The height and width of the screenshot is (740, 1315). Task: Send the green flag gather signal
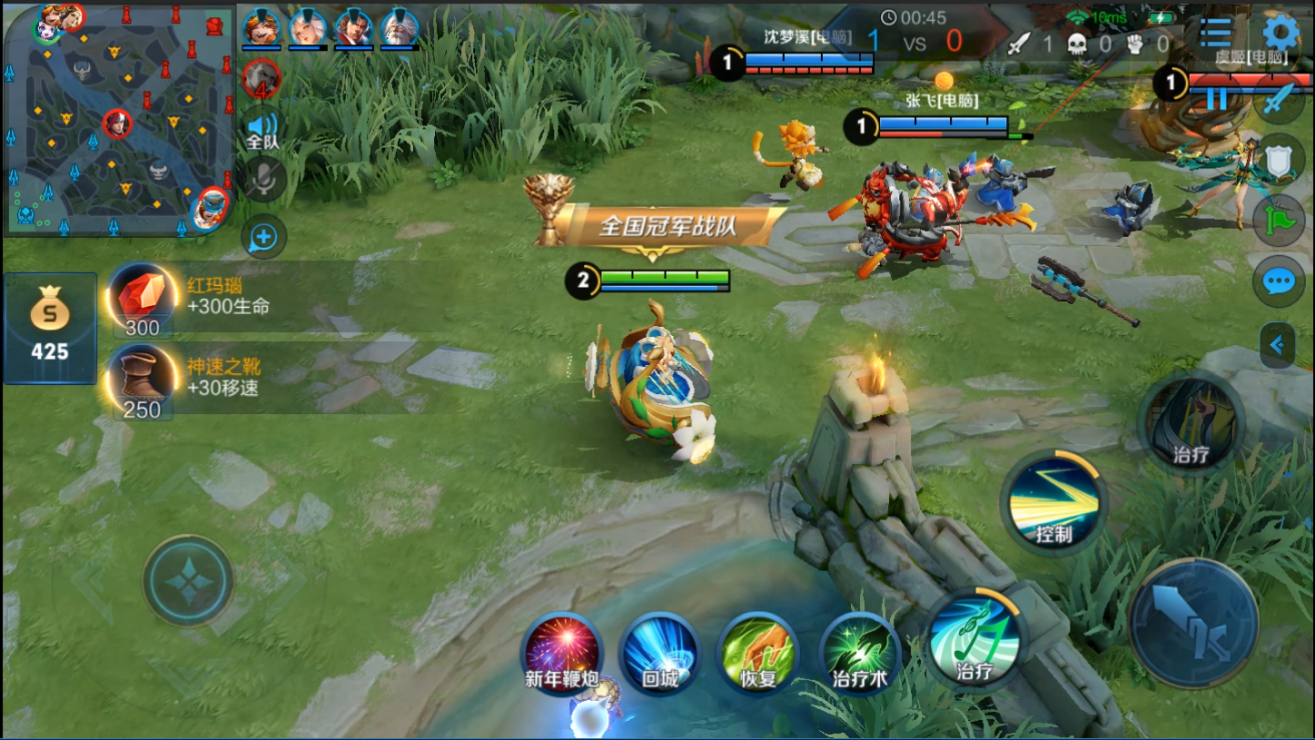click(x=1279, y=221)
